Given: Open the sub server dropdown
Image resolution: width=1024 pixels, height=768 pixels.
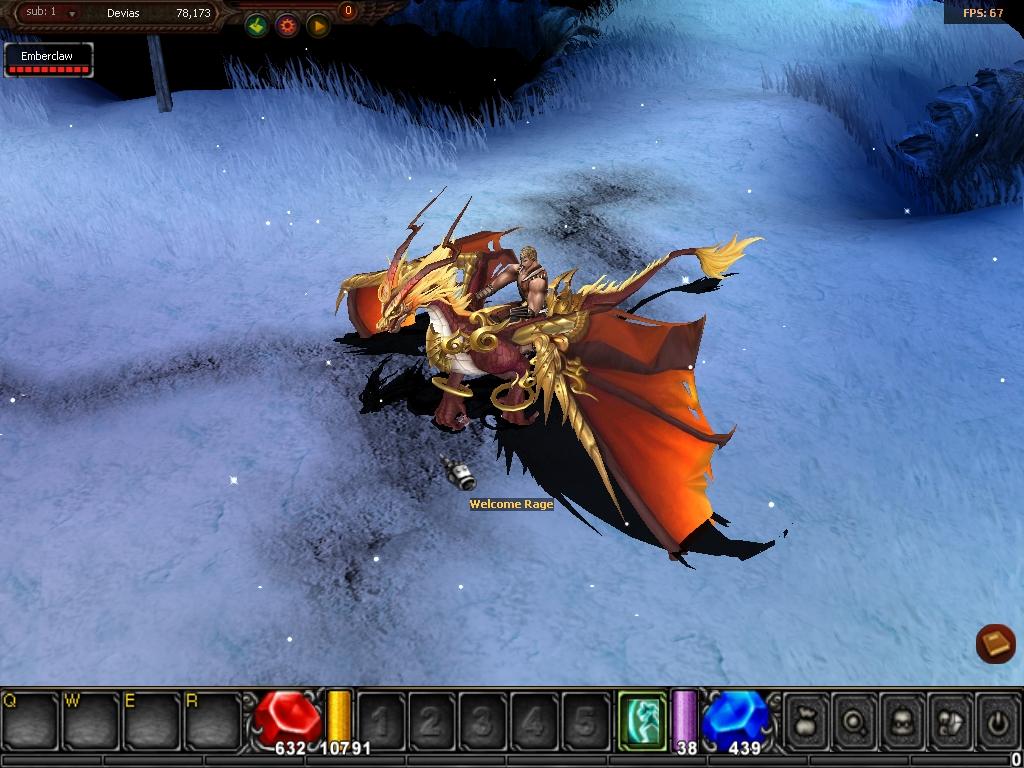Looking at the screenshot, I should pyautogui.click(x=72, y=14).
